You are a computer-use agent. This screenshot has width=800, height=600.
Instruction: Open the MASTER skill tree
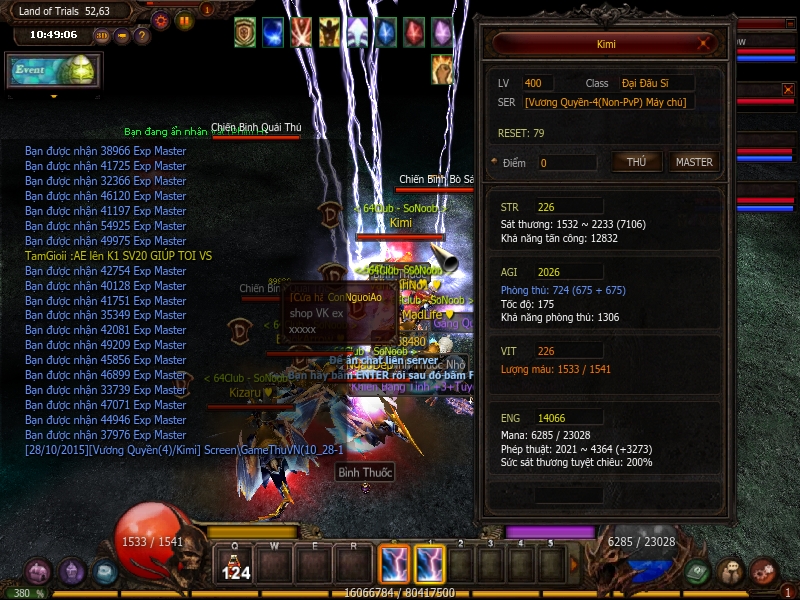(x=694, y=162)
